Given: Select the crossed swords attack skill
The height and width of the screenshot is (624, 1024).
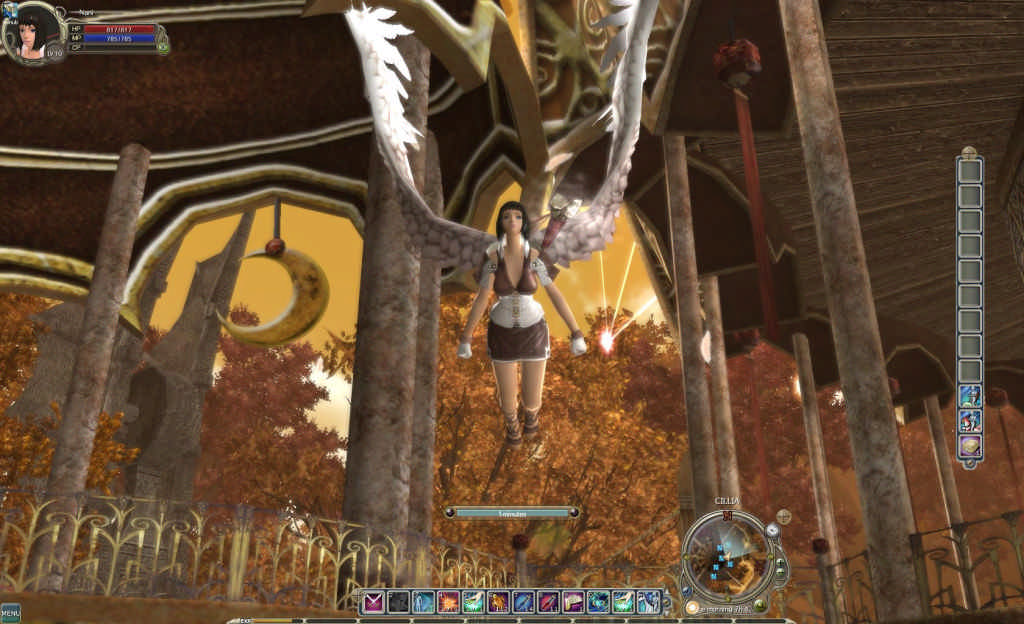Looking at the screenshot, I should tap(372, 602).
